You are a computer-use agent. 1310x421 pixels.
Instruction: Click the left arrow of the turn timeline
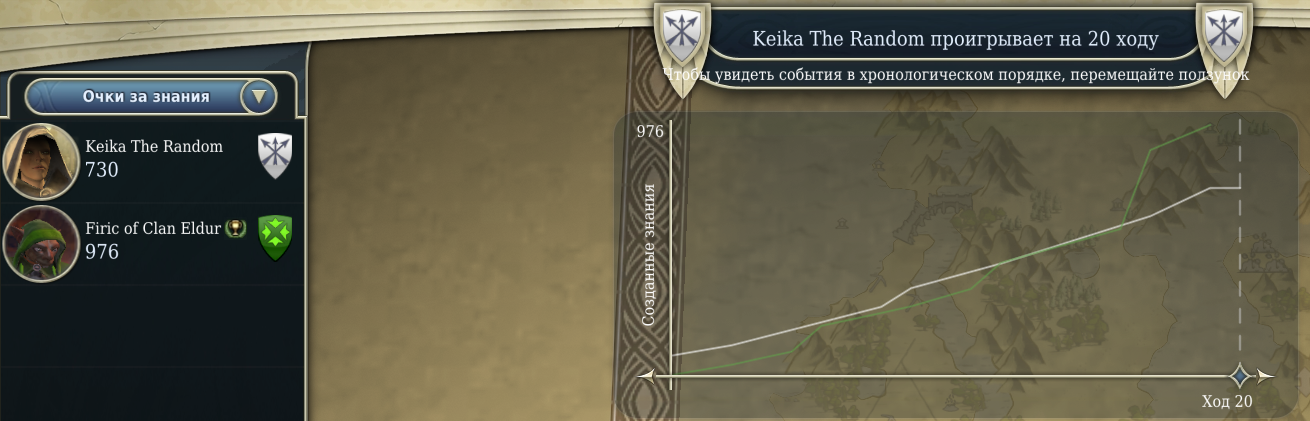[646, 376]
